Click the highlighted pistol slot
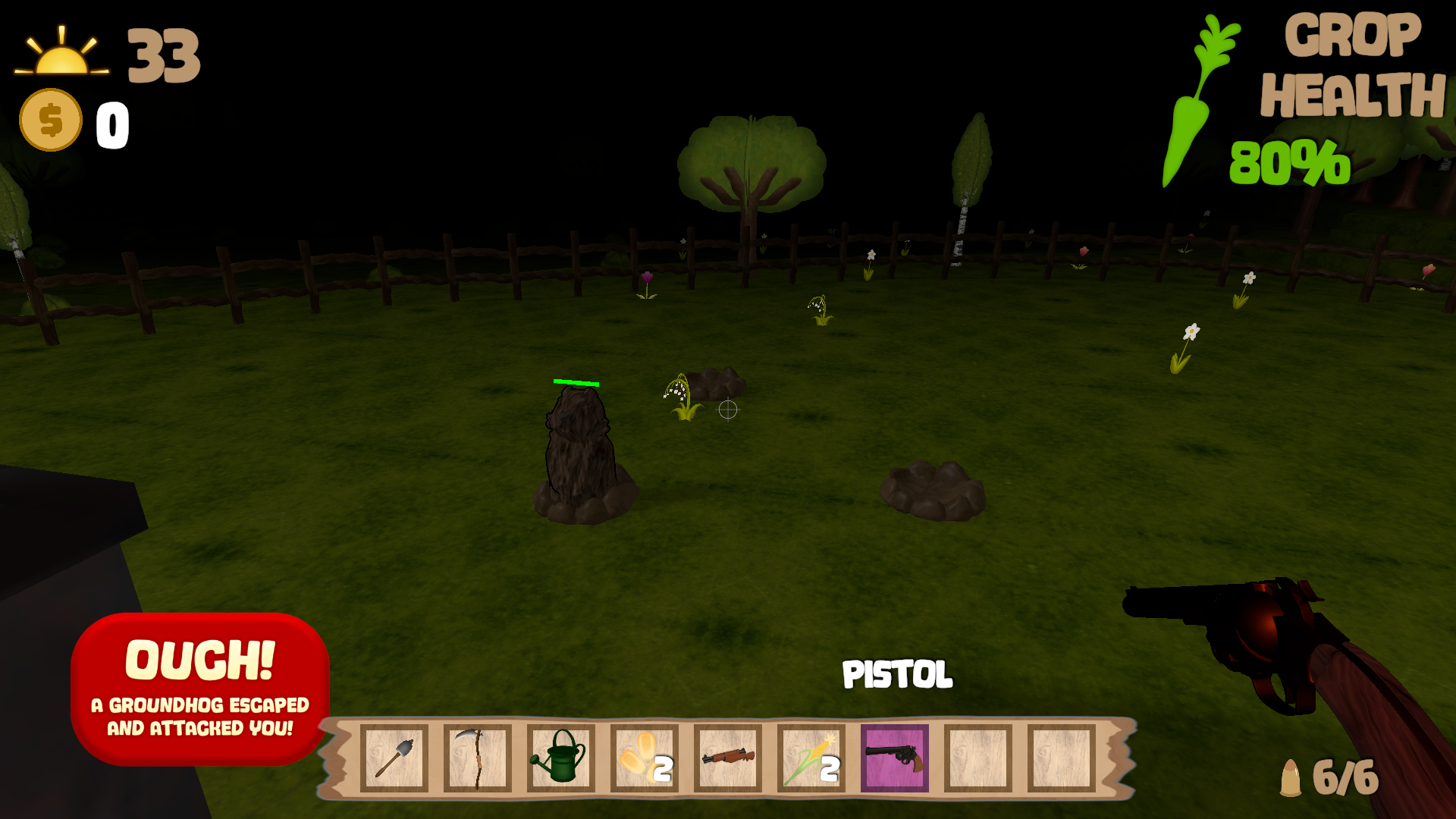Image resolution: width=1456 pixels, height=819 pixels. tap(894, 758)
